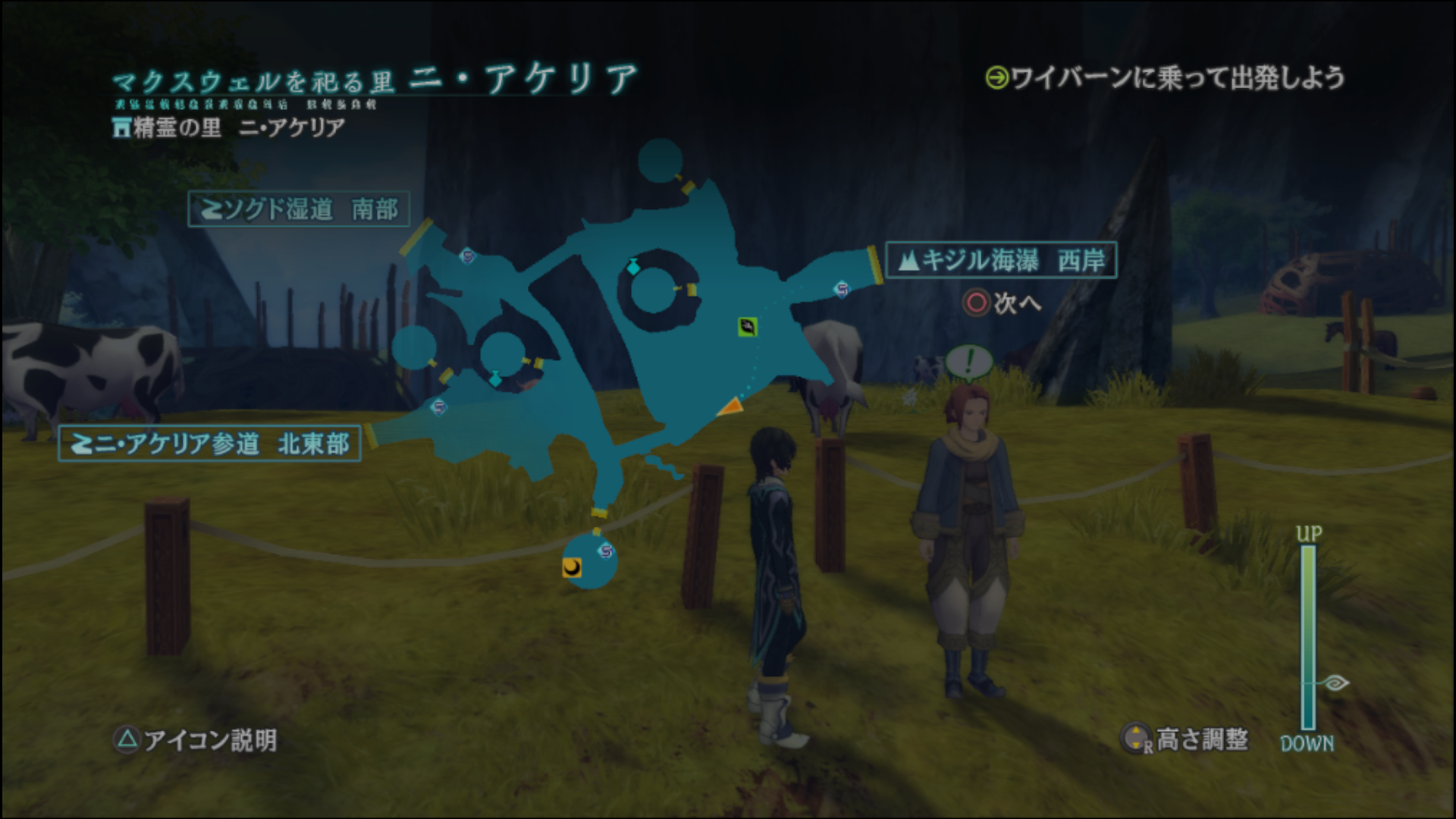The image size is (1456, 819).
Task: Select the ソグド湿道 南部 exit label
Action: [x=299, y=209]
